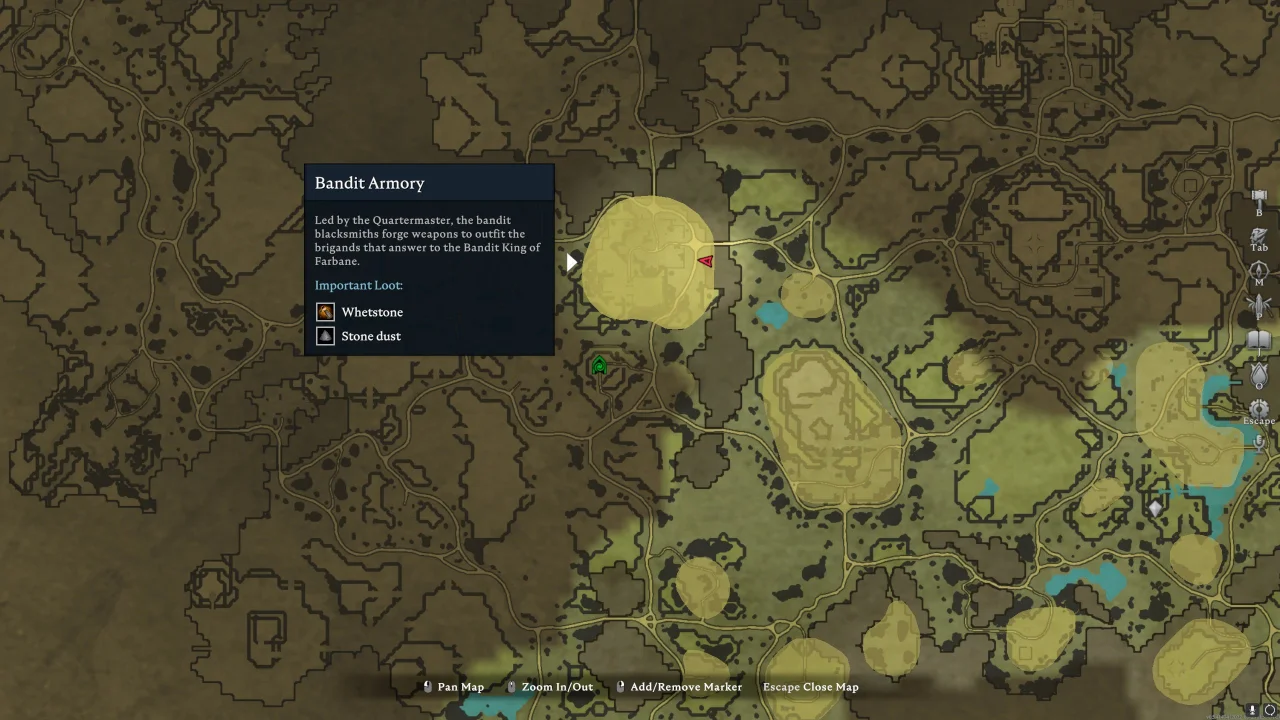The width and height of the screenshot is (1280, 720).
Task: Open the Build menu hammer icon
Action: pos(1259,196)
